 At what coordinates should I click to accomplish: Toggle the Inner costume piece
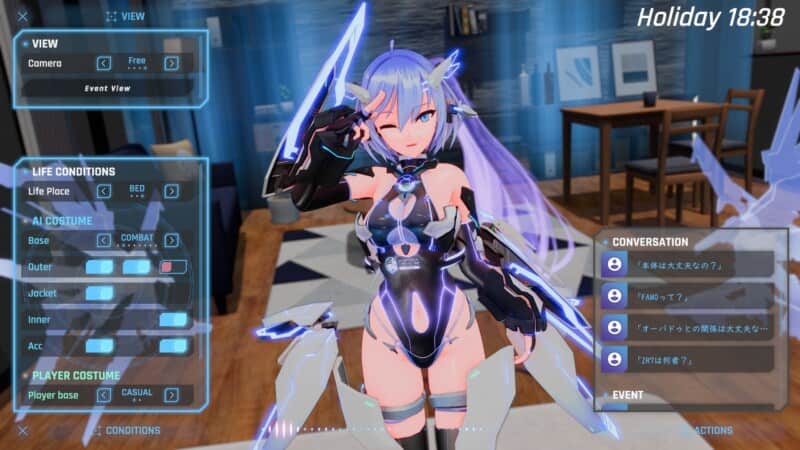(x=173, y=320)
